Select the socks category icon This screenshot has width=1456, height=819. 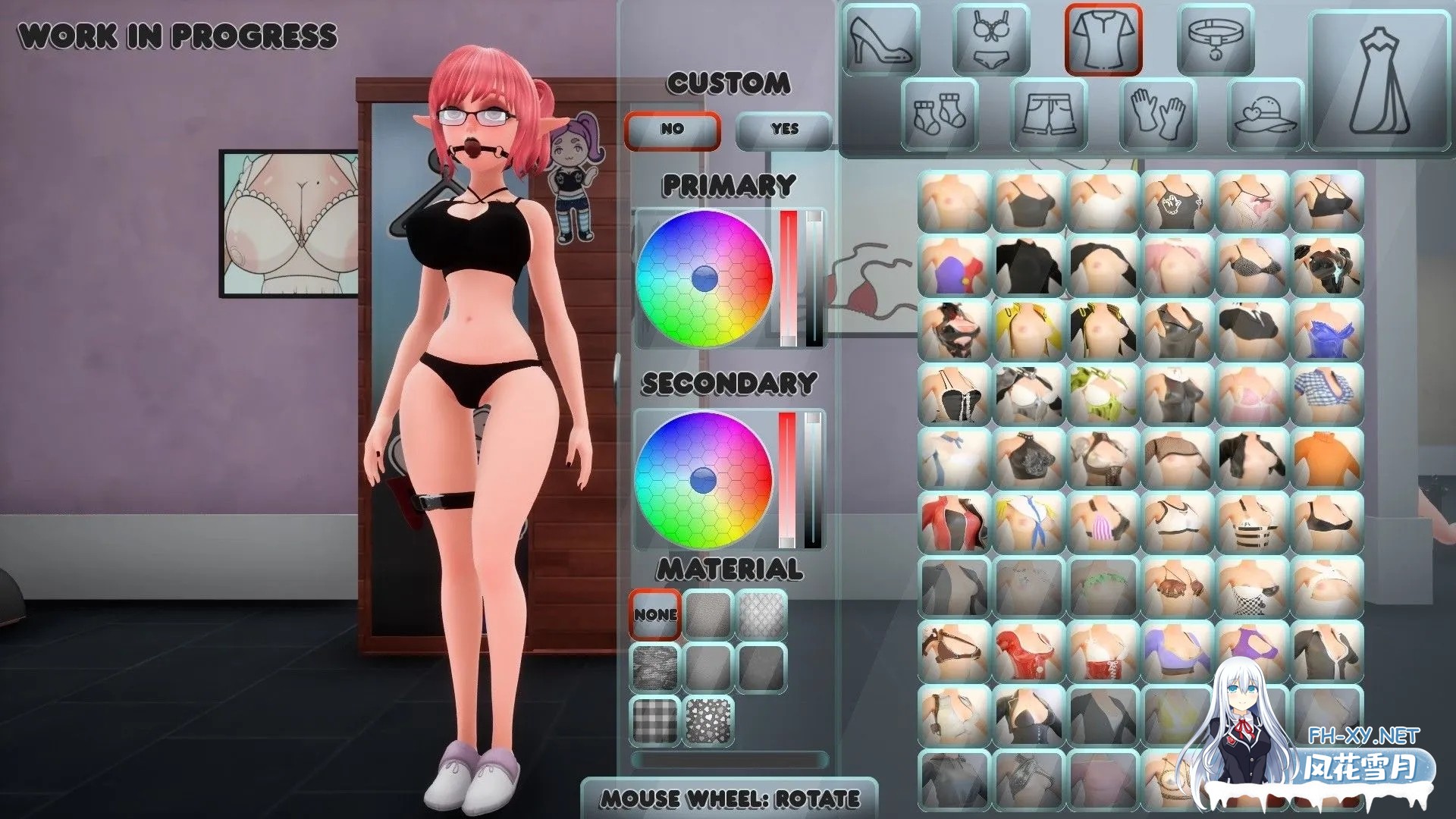pyautogui.click(x=938, y=114)
